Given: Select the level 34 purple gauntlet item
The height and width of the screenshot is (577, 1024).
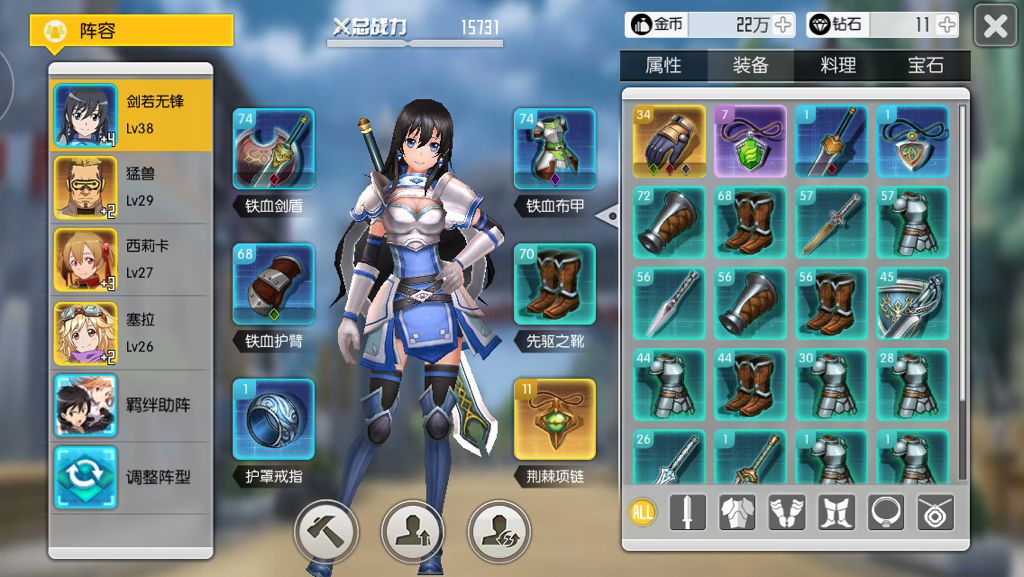Looking at the screenshot, I should [x=669, y=141].
